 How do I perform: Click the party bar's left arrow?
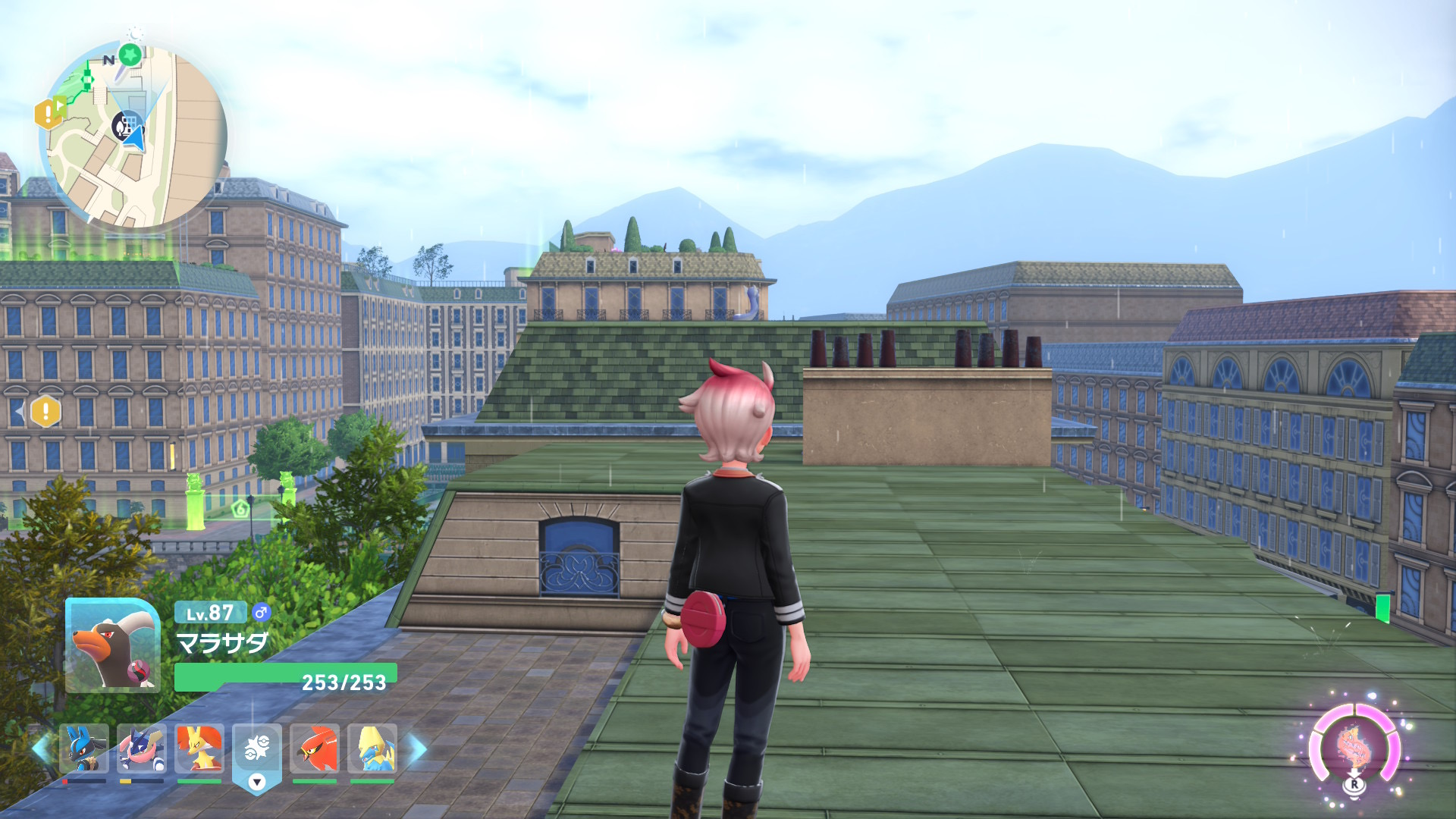tap(42, 748)
